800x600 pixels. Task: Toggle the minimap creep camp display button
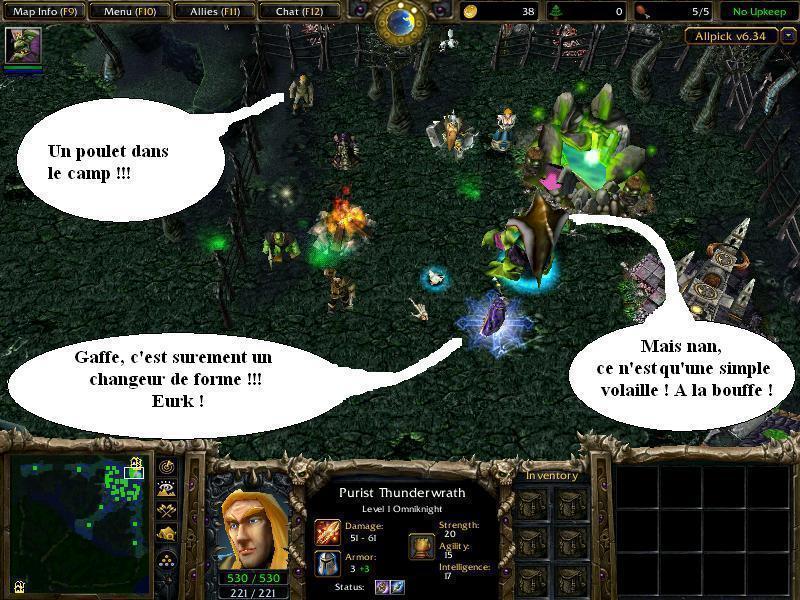166,534
